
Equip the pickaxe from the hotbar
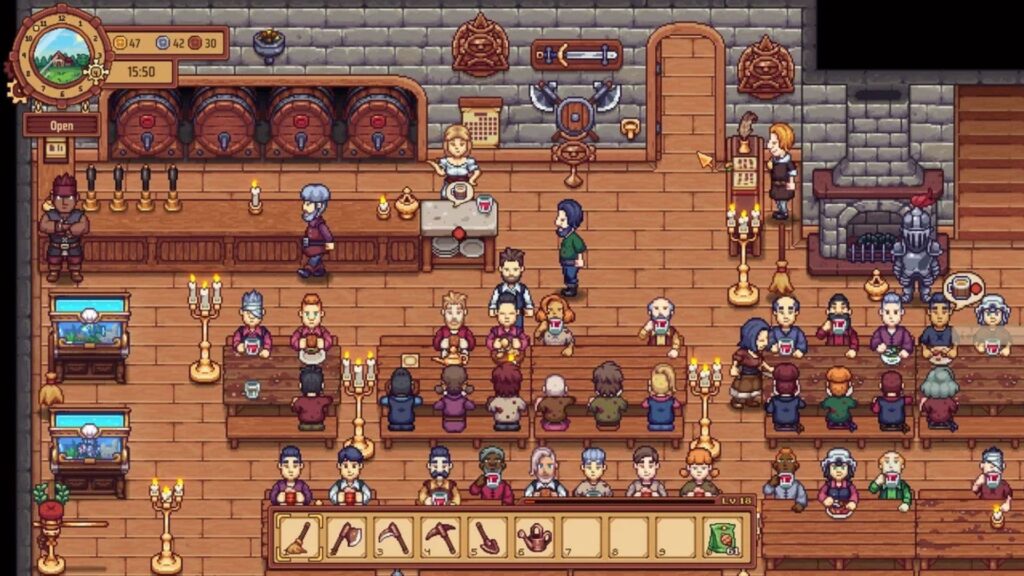(440, 538)
